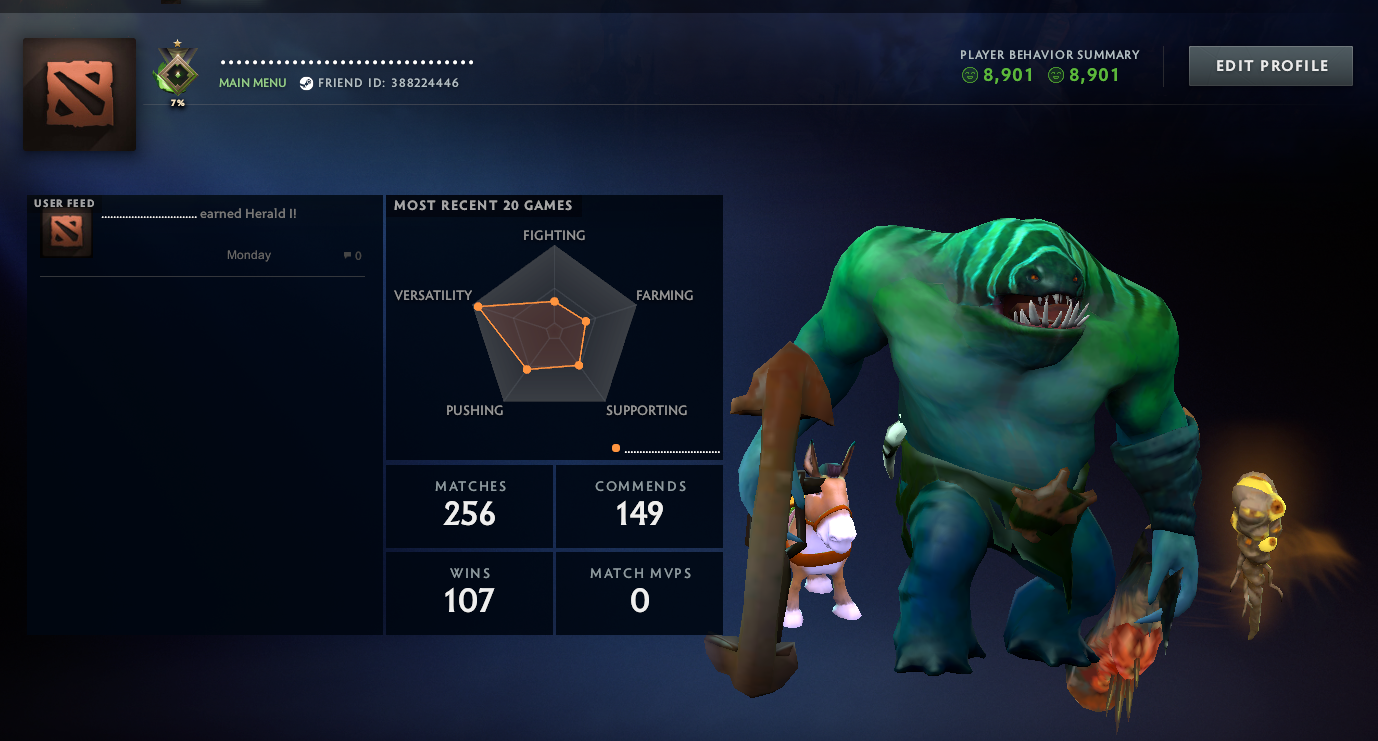Click the COMMENDS stat showing 149
Screen dimensions: 1378x741
tap(638, 505)
